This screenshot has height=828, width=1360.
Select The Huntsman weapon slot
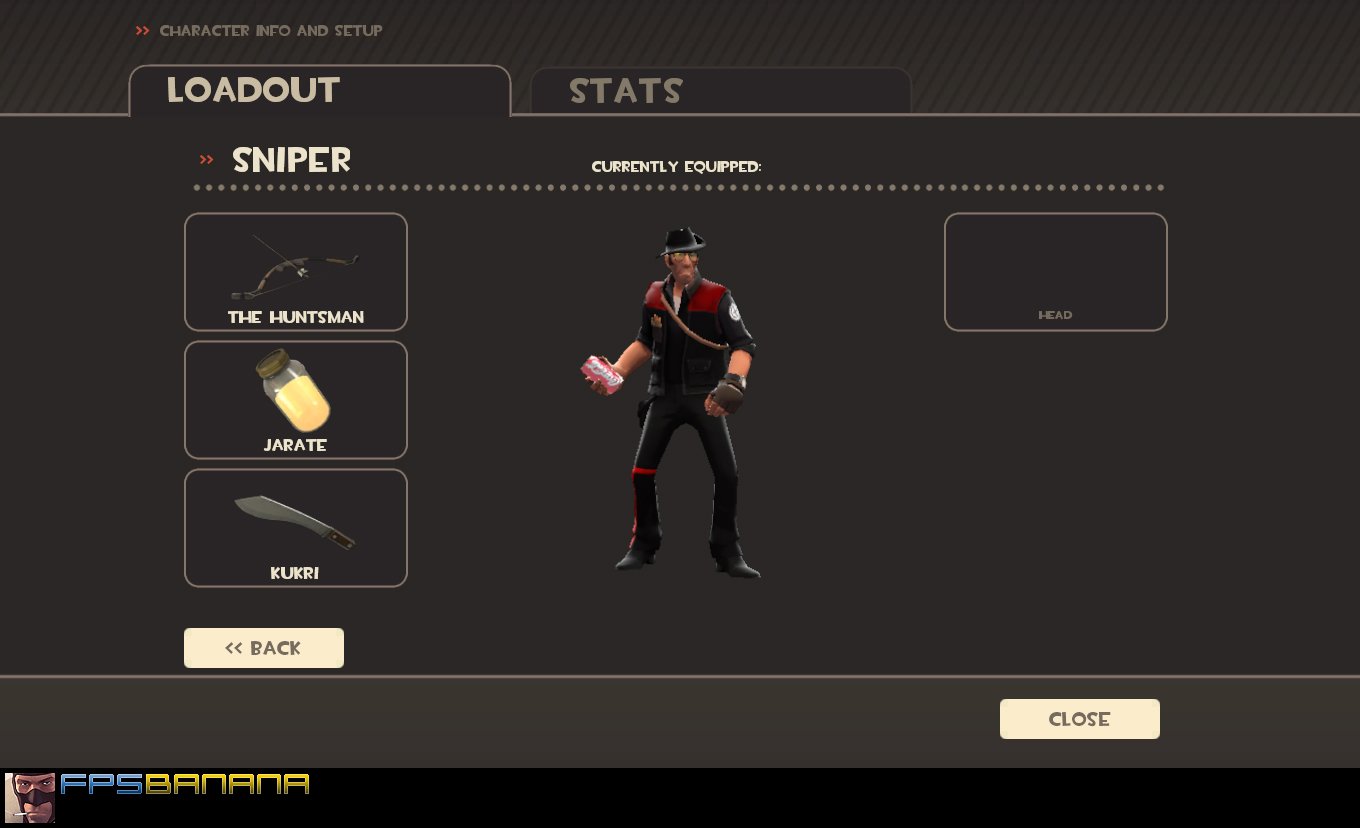pos(295,271)
